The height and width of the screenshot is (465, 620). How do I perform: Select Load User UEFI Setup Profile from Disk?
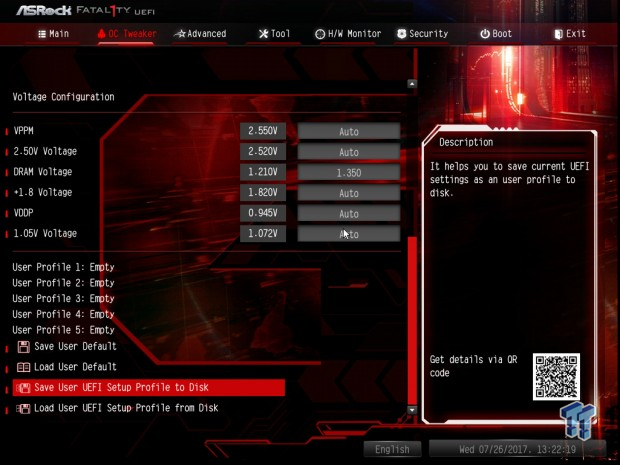125,408
